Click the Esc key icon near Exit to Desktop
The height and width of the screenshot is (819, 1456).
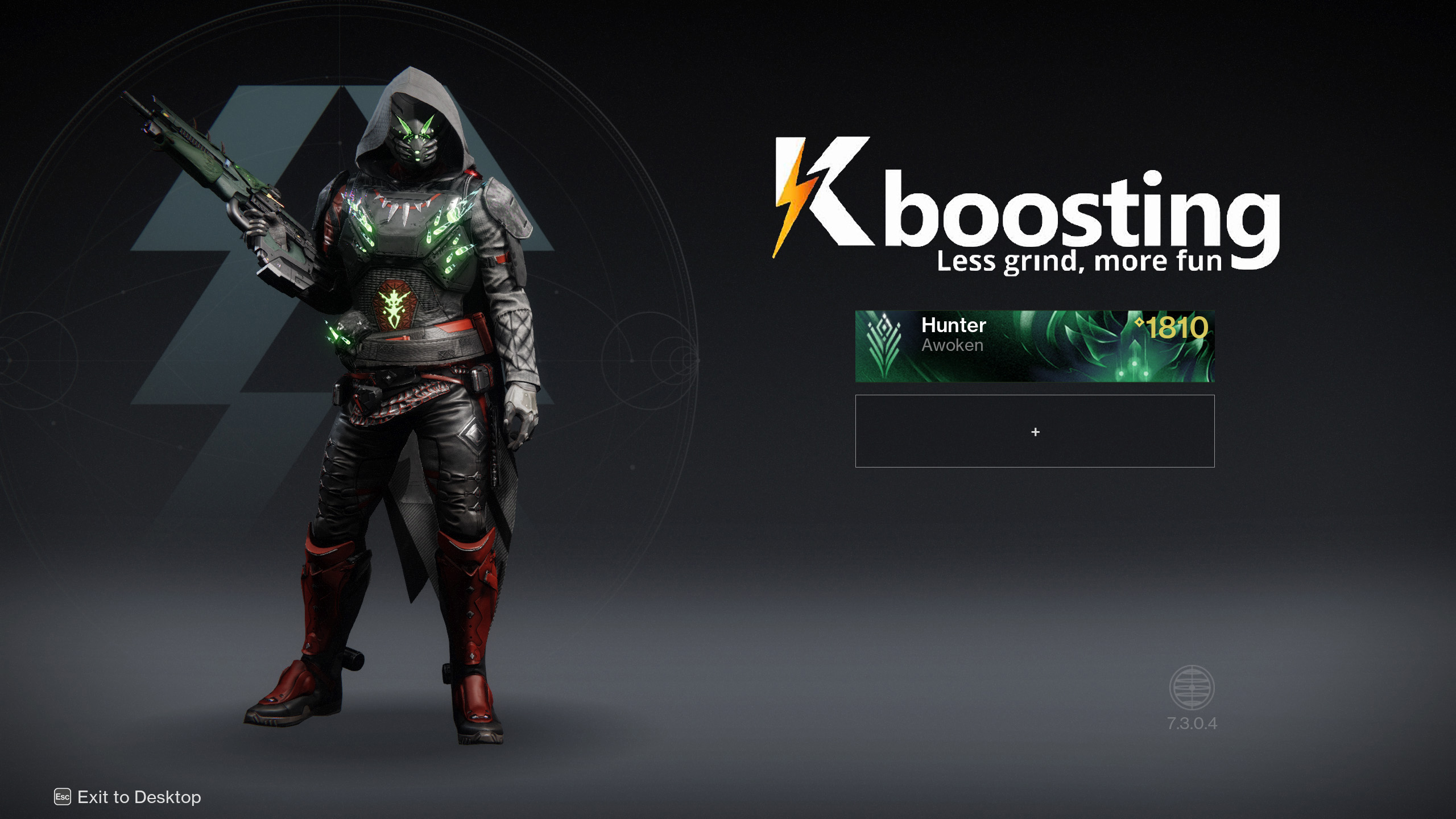click(63, 798)
